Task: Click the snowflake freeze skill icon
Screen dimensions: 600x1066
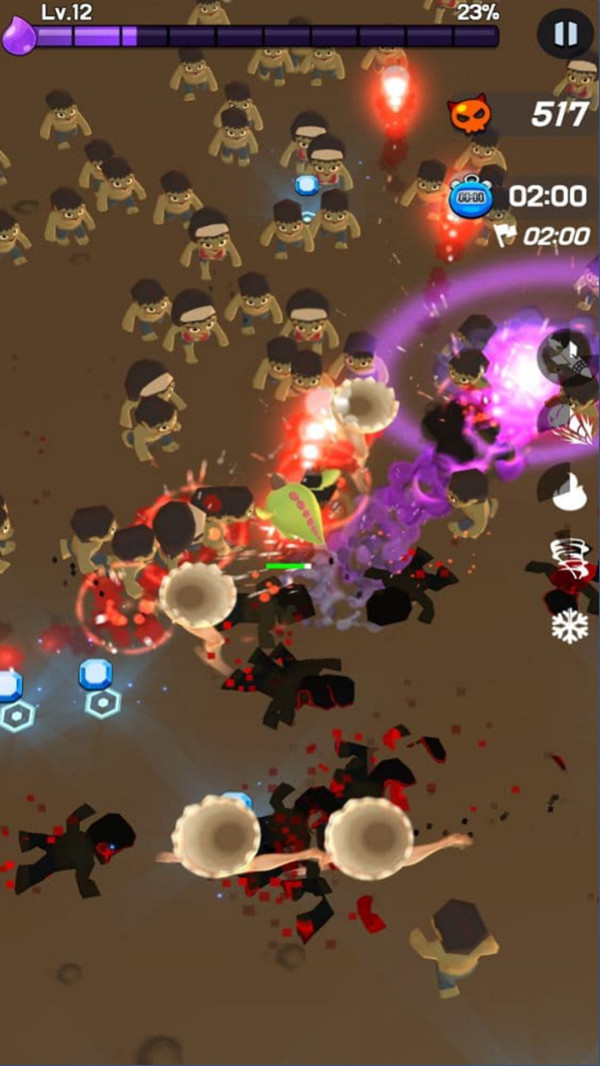Action: click(568, 625)
